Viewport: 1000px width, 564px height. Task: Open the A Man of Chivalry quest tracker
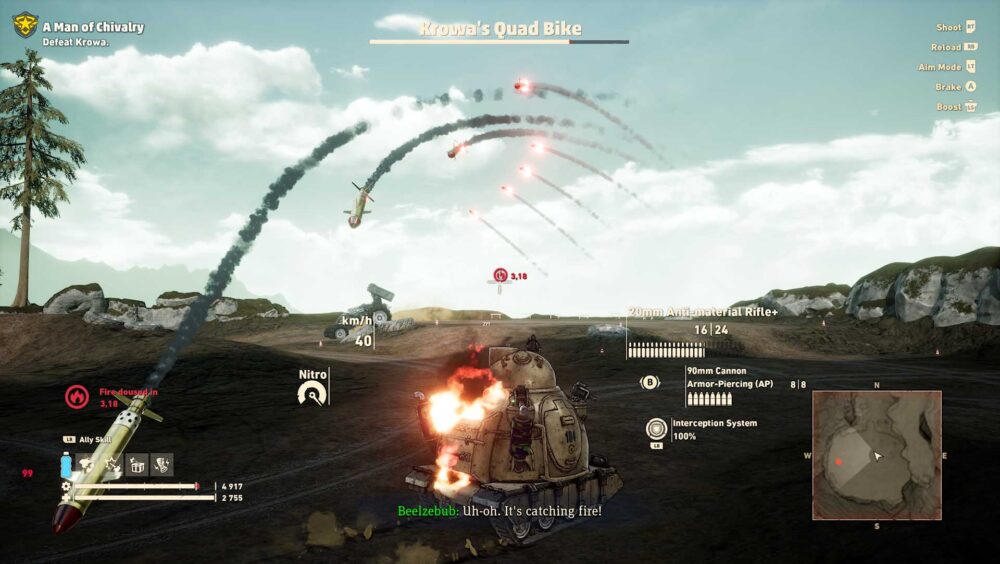tap(93, 28)
